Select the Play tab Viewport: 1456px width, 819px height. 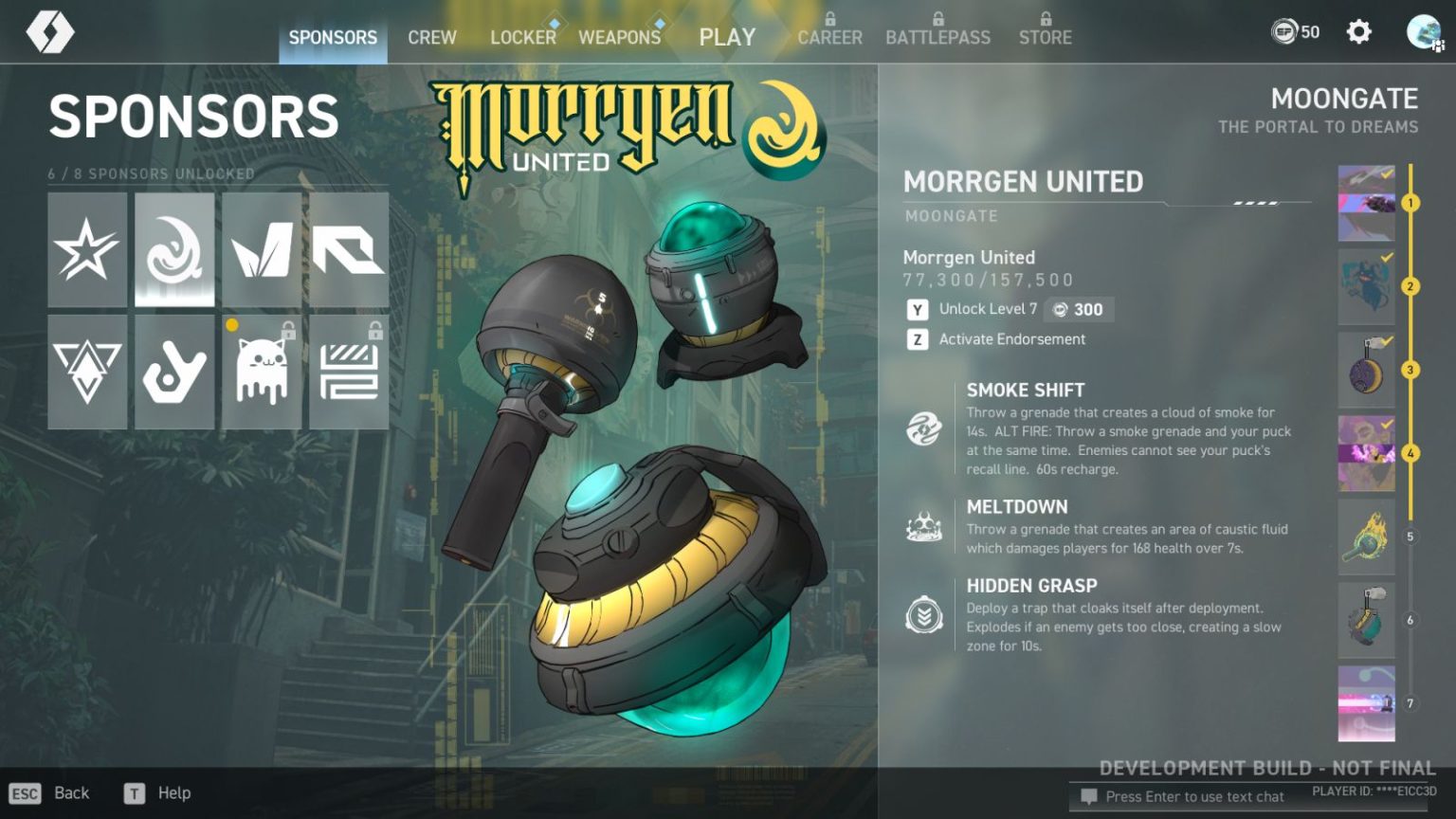click(727, 38)
